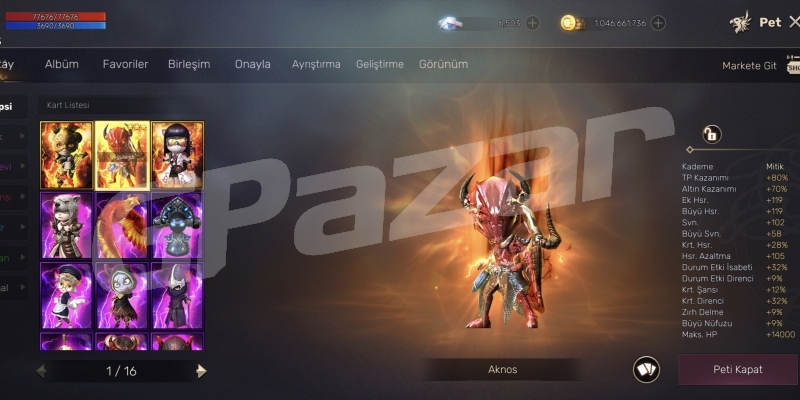Add more diamonds with the plus button

coord(532,23)
